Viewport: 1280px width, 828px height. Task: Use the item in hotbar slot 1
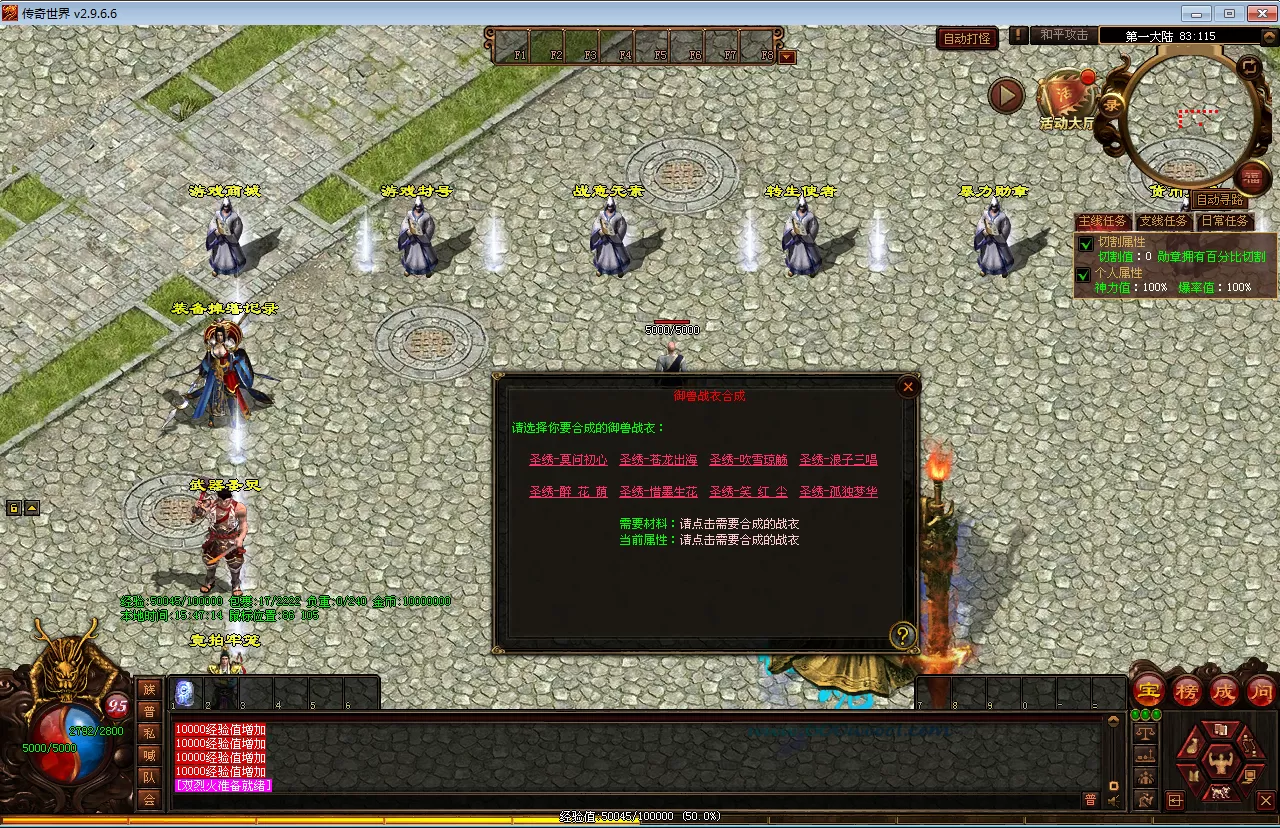[186, 693]
